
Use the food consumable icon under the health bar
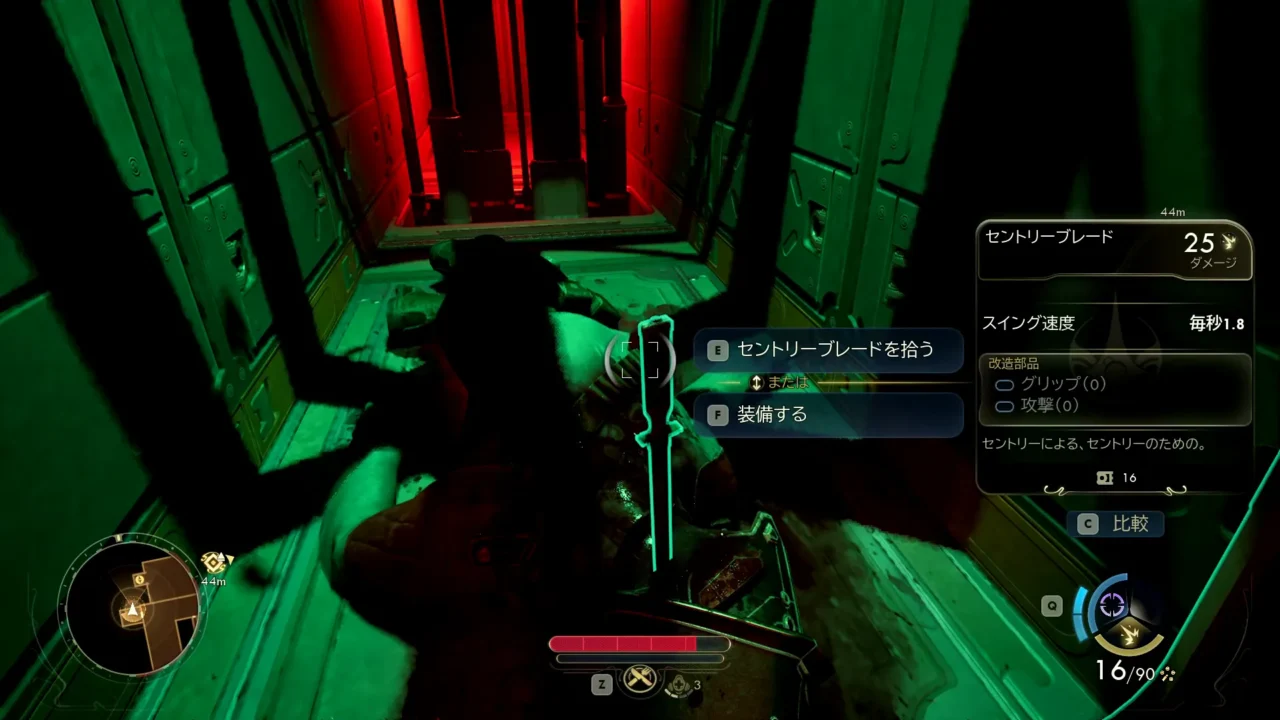point(639,679)
